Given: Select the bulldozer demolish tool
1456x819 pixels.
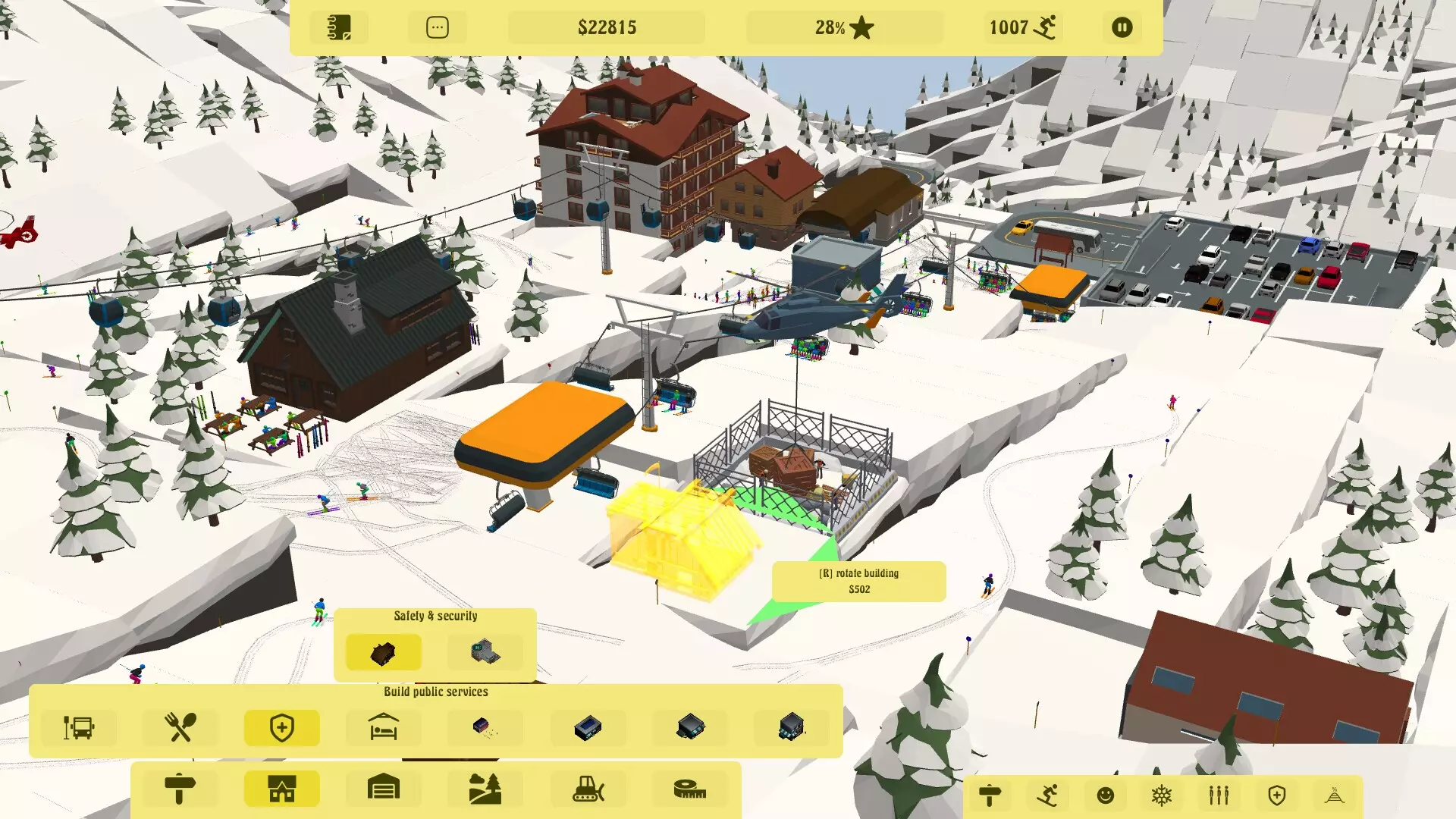Looking at the screenshot, I should pos(586,789).
